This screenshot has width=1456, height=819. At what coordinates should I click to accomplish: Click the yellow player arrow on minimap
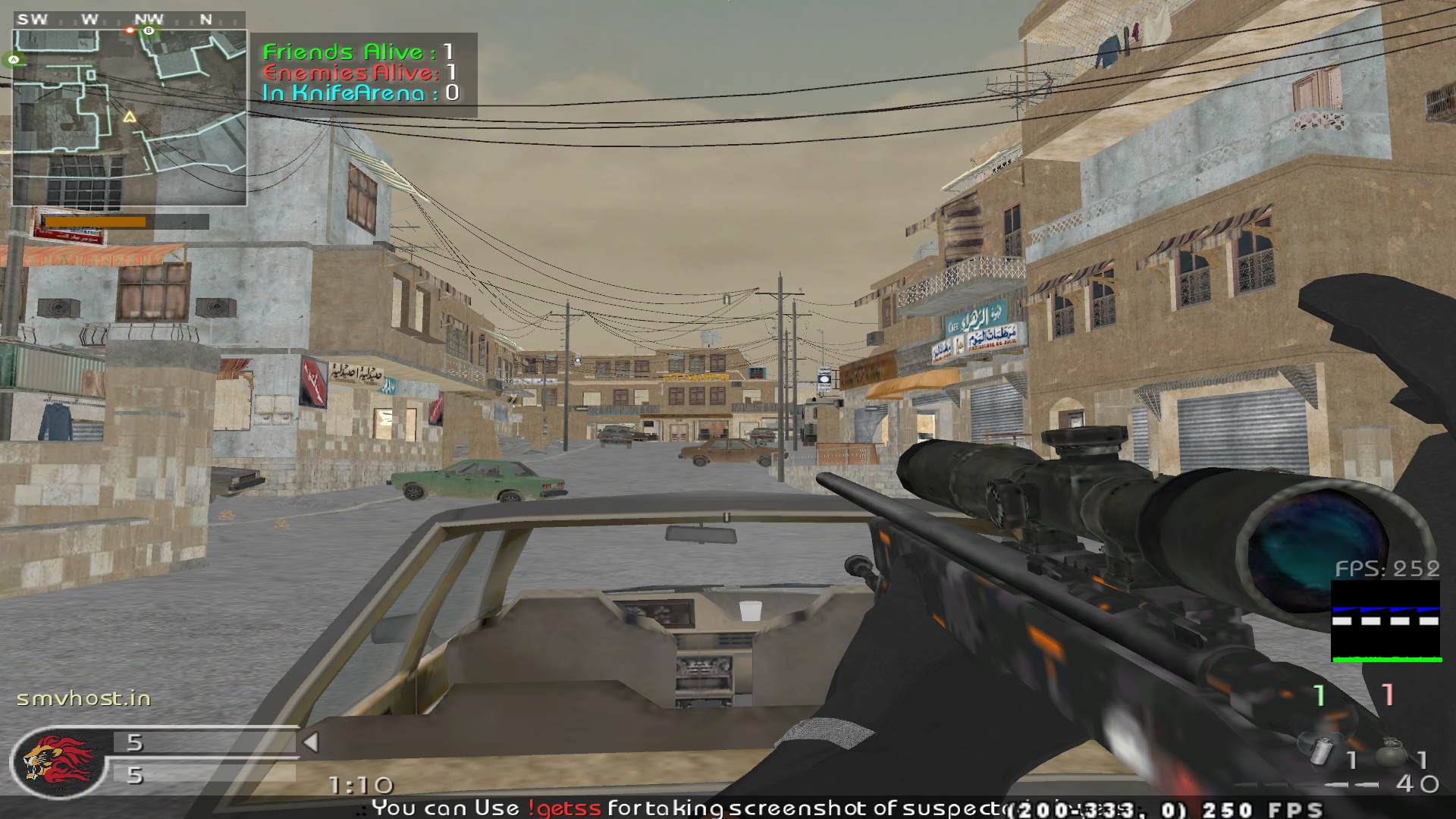pos(130,117)
